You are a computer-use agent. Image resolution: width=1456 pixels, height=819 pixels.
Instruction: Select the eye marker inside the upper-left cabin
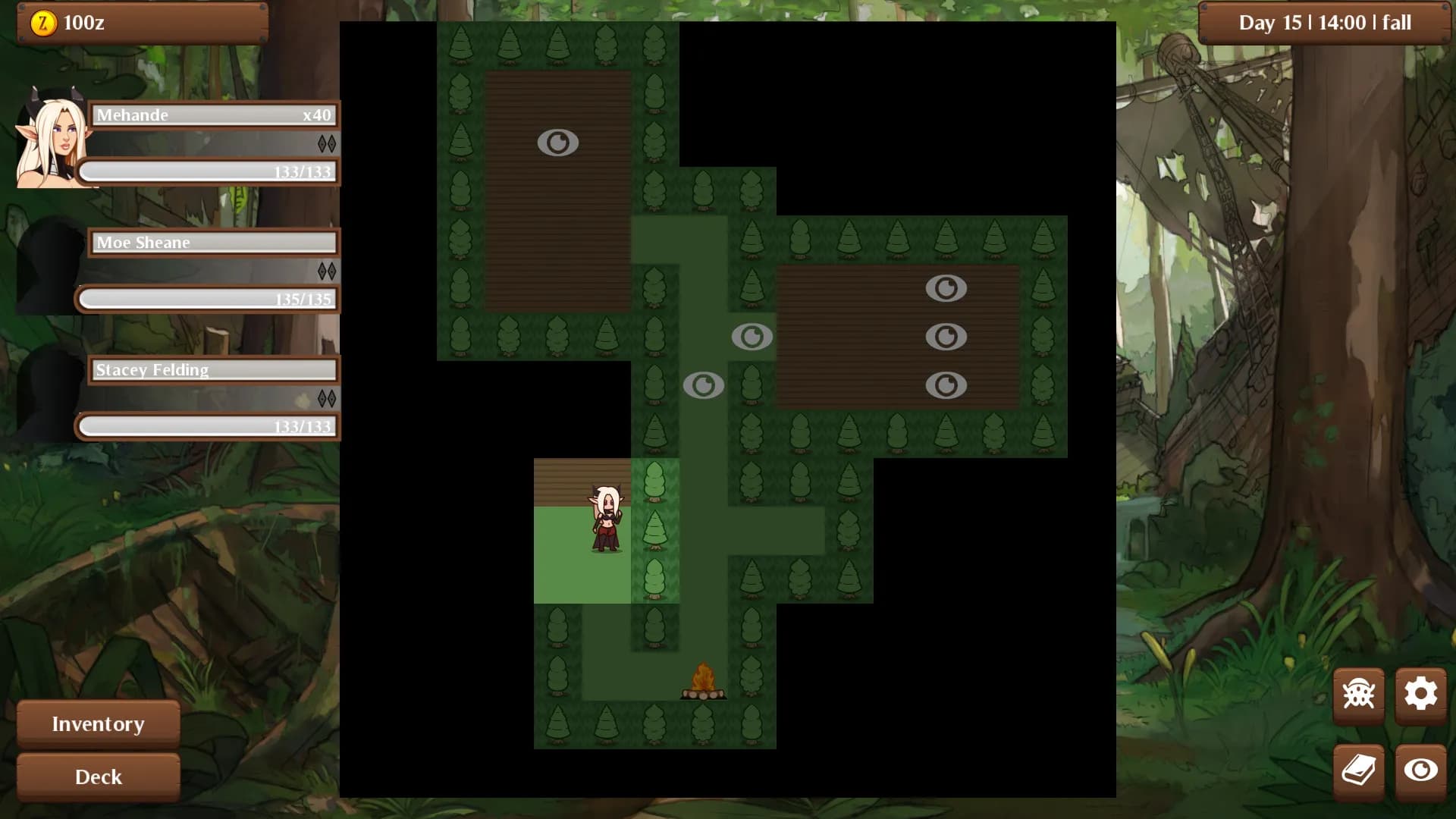[x=559, y=141]
